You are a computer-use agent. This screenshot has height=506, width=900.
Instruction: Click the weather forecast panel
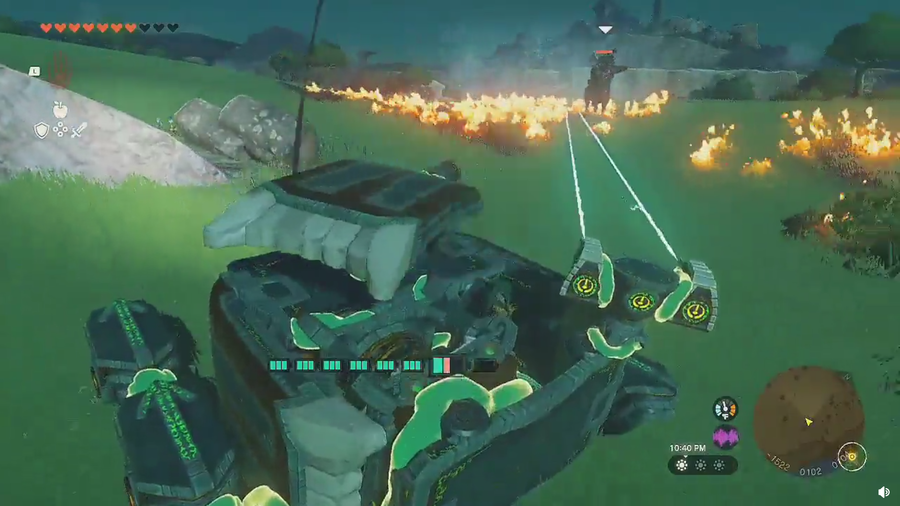click(703, 465)
